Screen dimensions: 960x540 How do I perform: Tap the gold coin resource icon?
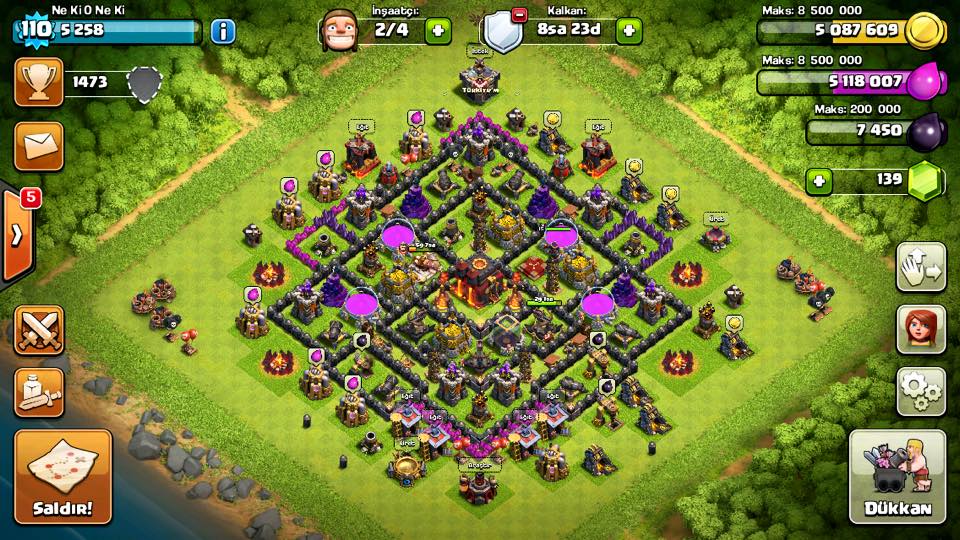924,31
